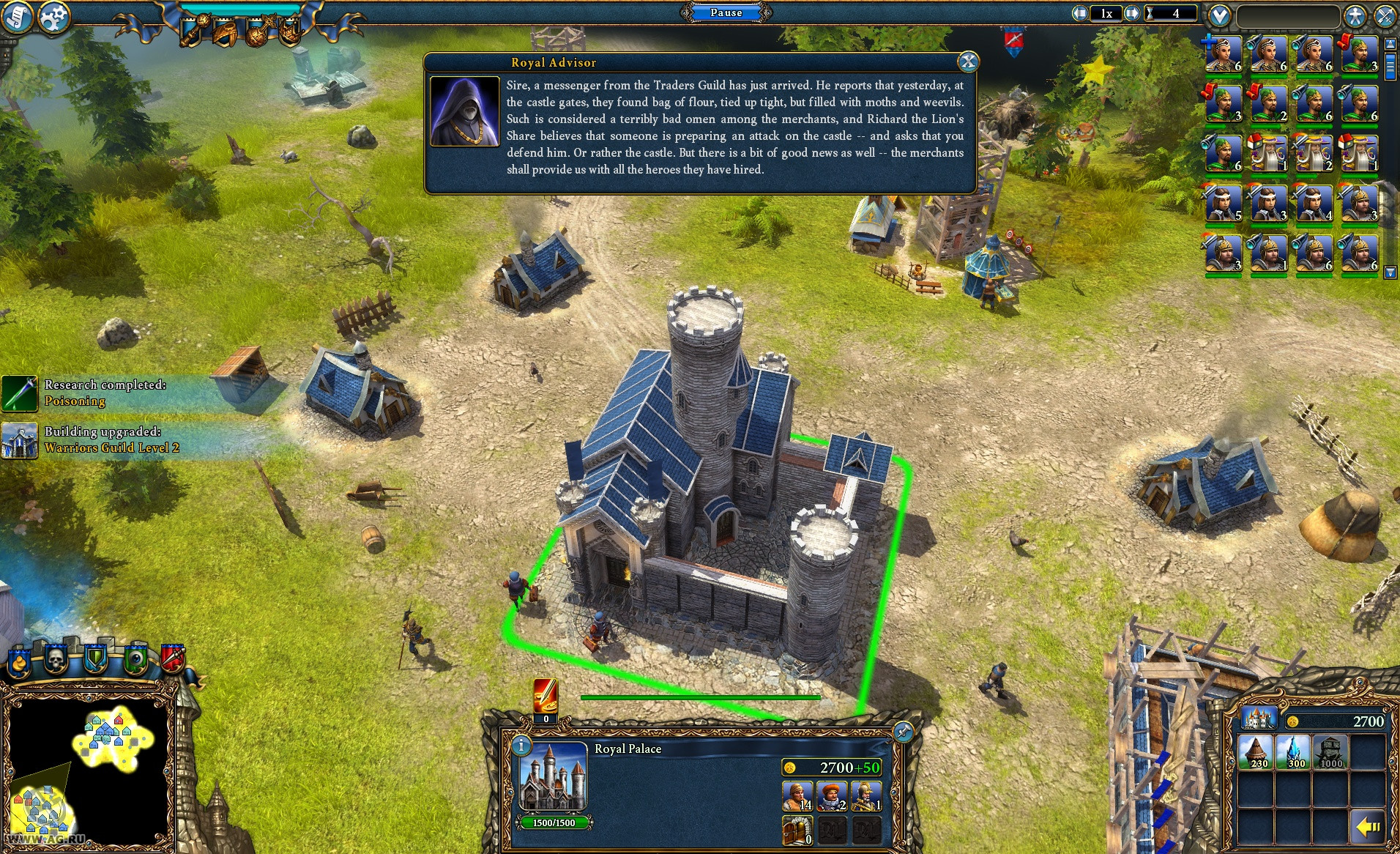Go back with the yellow arrow button

pyautogui.click(x=1367, y=827)
